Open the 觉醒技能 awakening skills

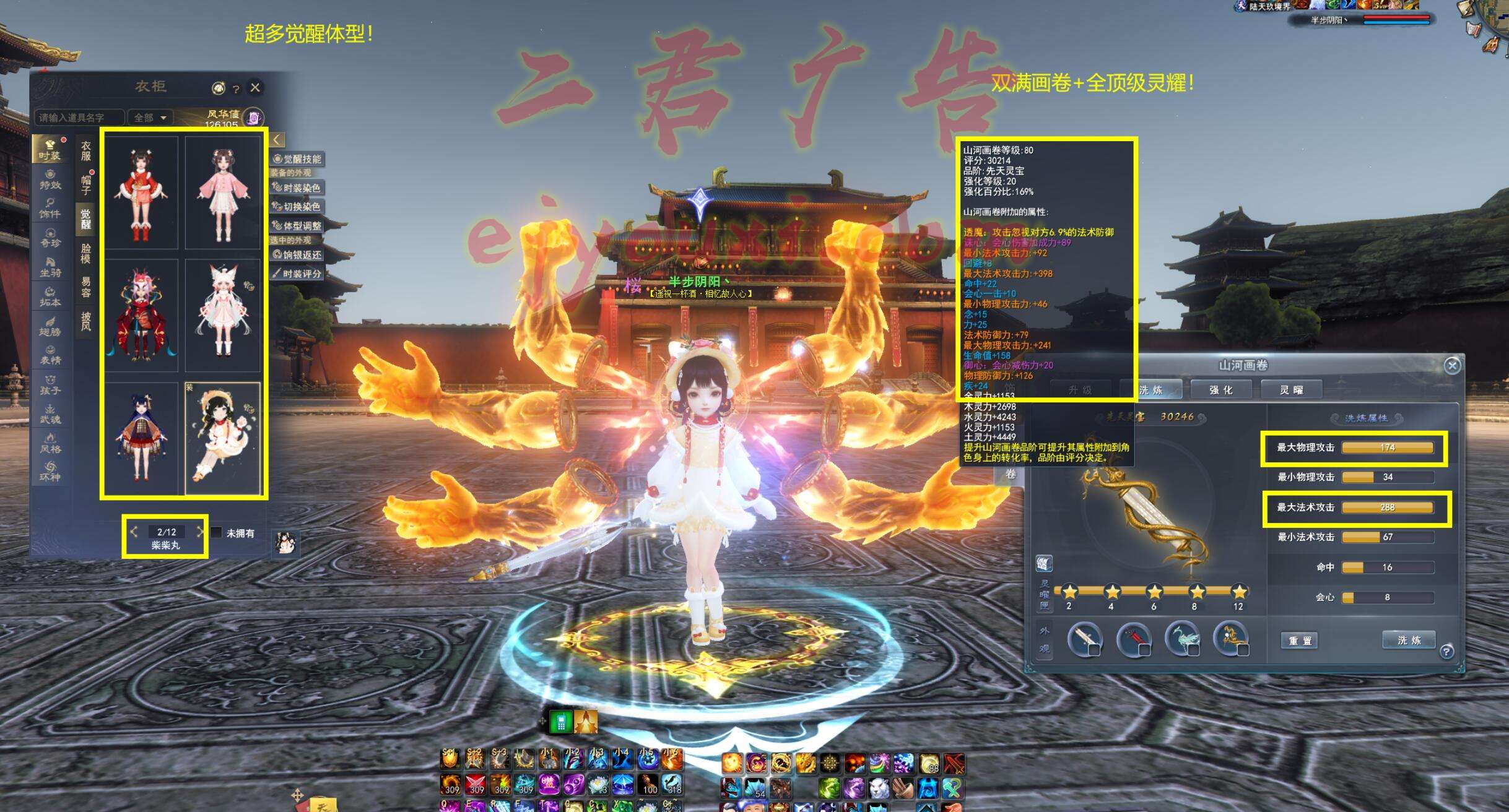click(x=298, y=159)
